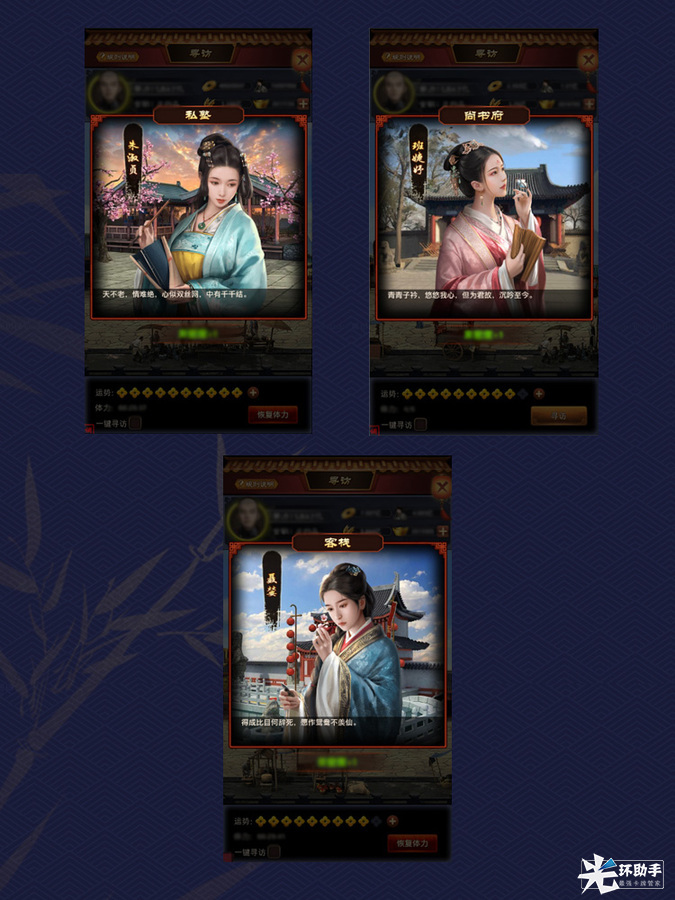This screenshot has height=900, width=675.
Task: Close the 私塾 visit panel
Action: 302,59
